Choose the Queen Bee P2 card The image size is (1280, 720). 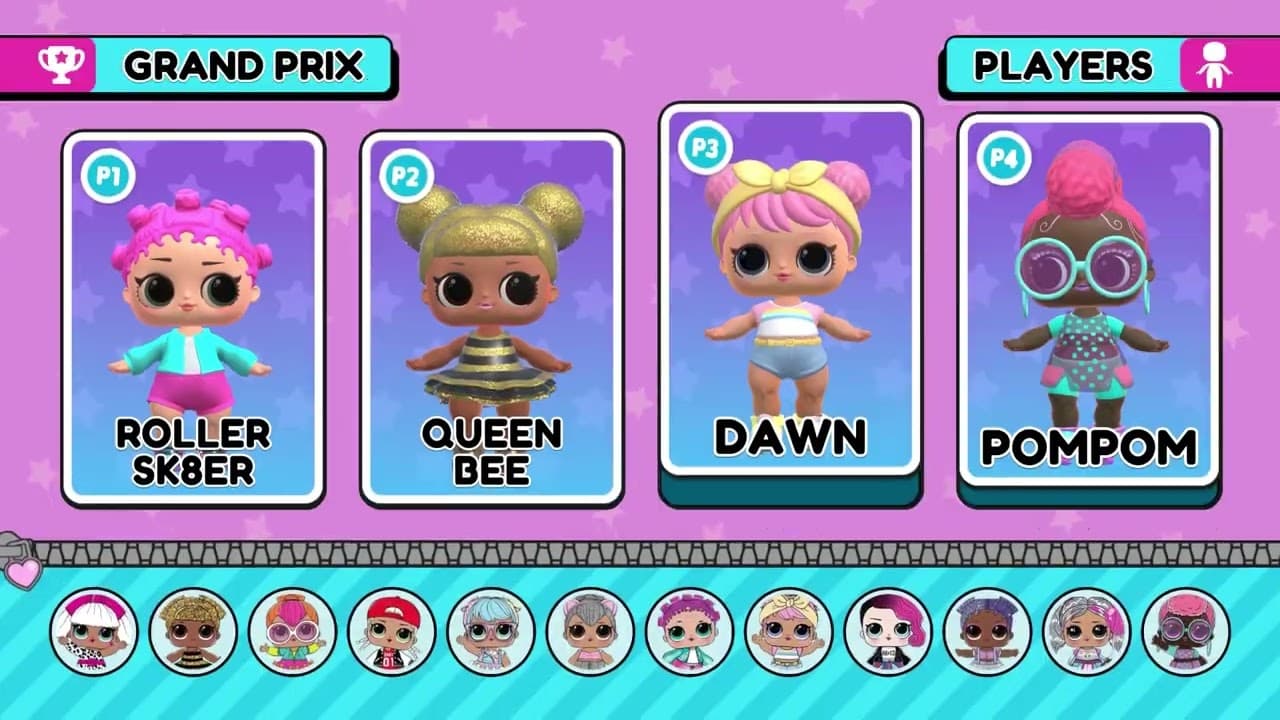[491, 318]
